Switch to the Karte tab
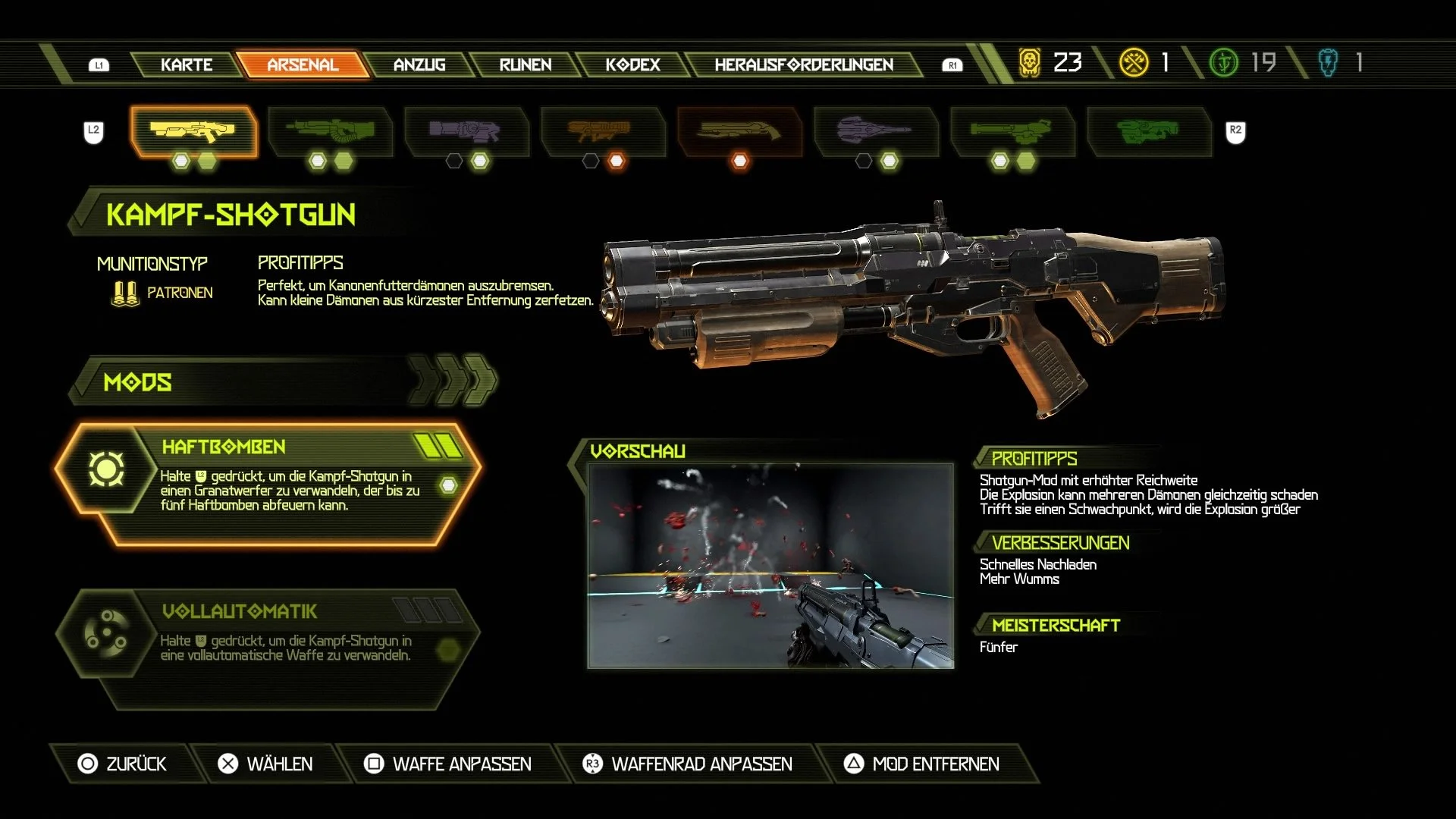 click(187, 64)
